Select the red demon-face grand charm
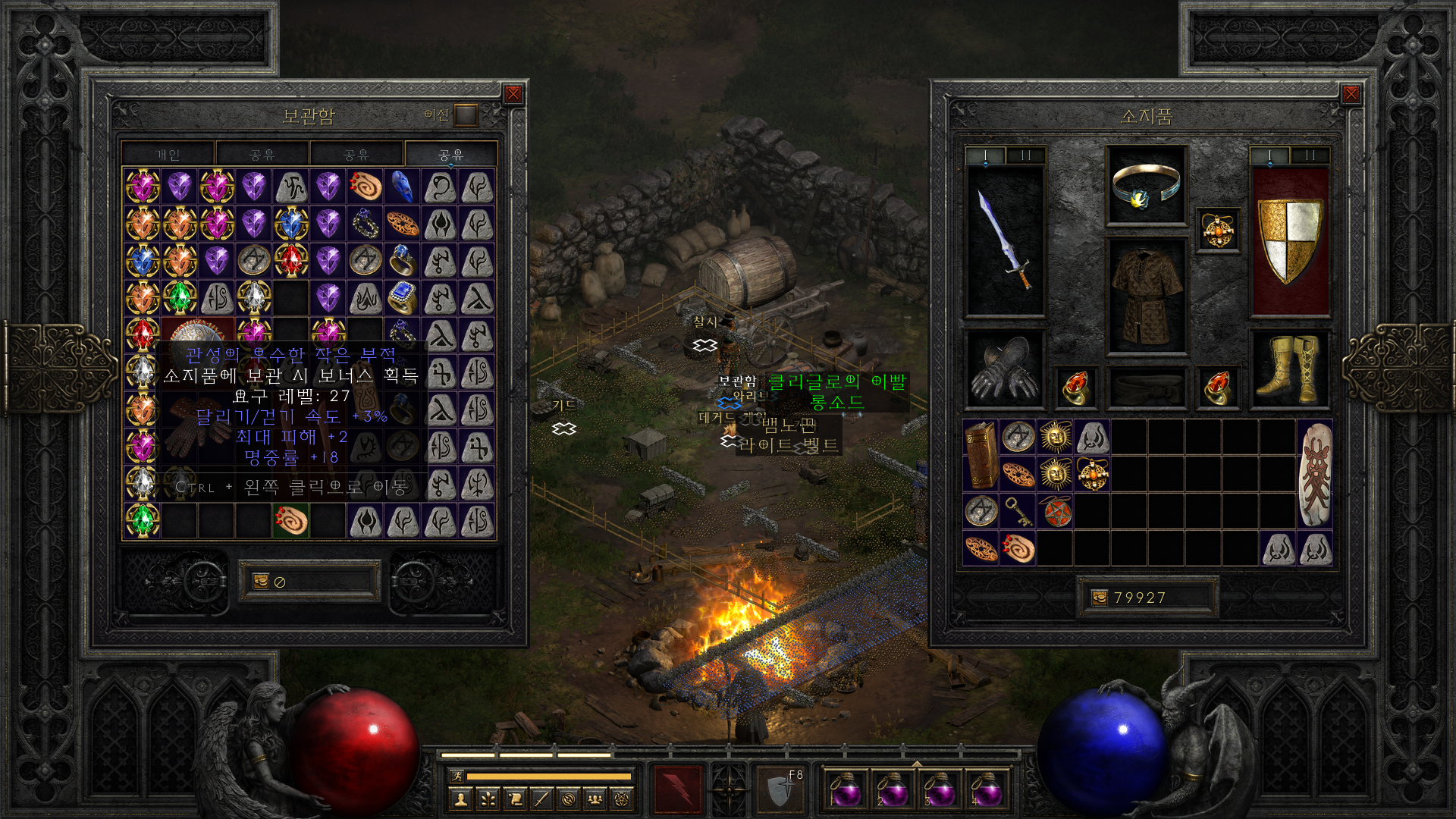Viewport: 1456px width, 819px height. tap(1315, 474)
